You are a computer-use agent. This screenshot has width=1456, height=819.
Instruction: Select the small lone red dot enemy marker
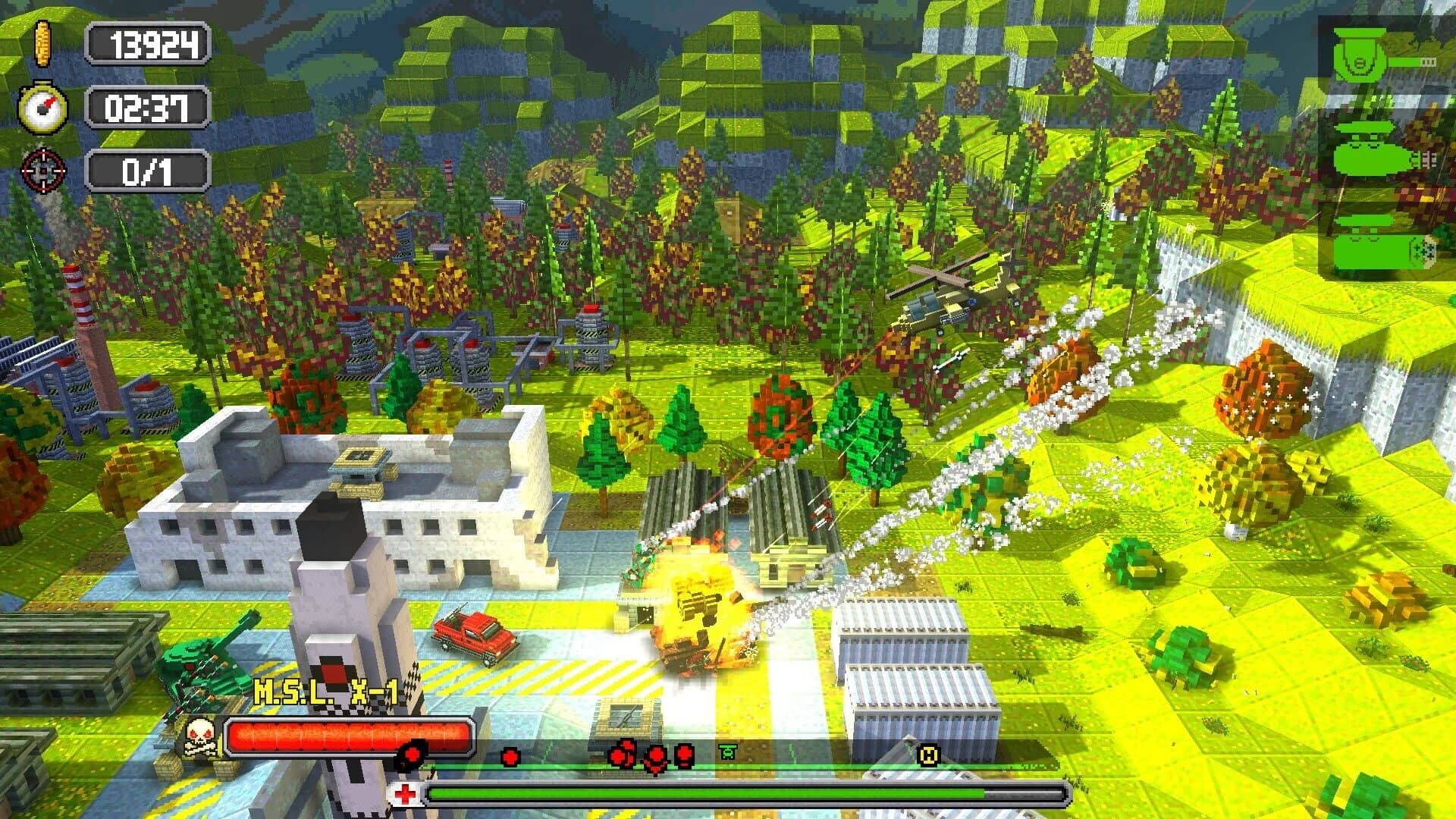click(x=510, y=758)
